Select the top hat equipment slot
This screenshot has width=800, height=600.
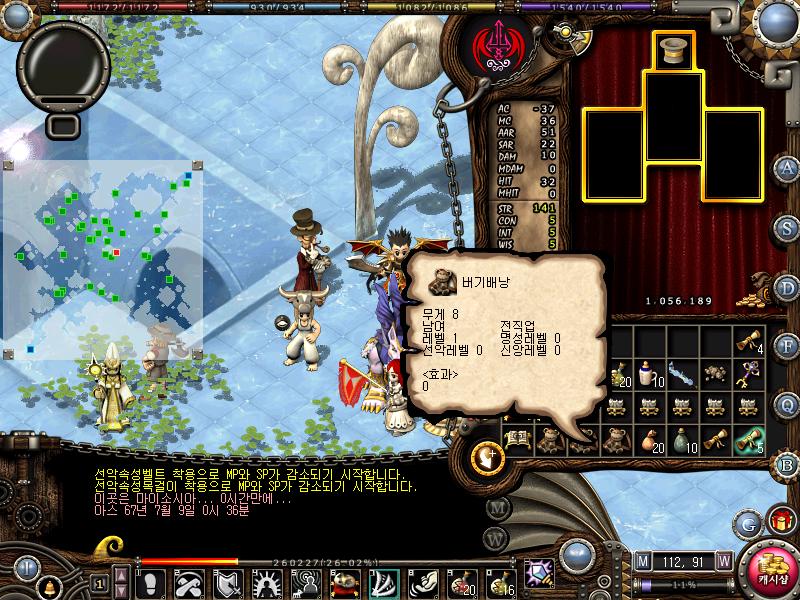point(675,50)
